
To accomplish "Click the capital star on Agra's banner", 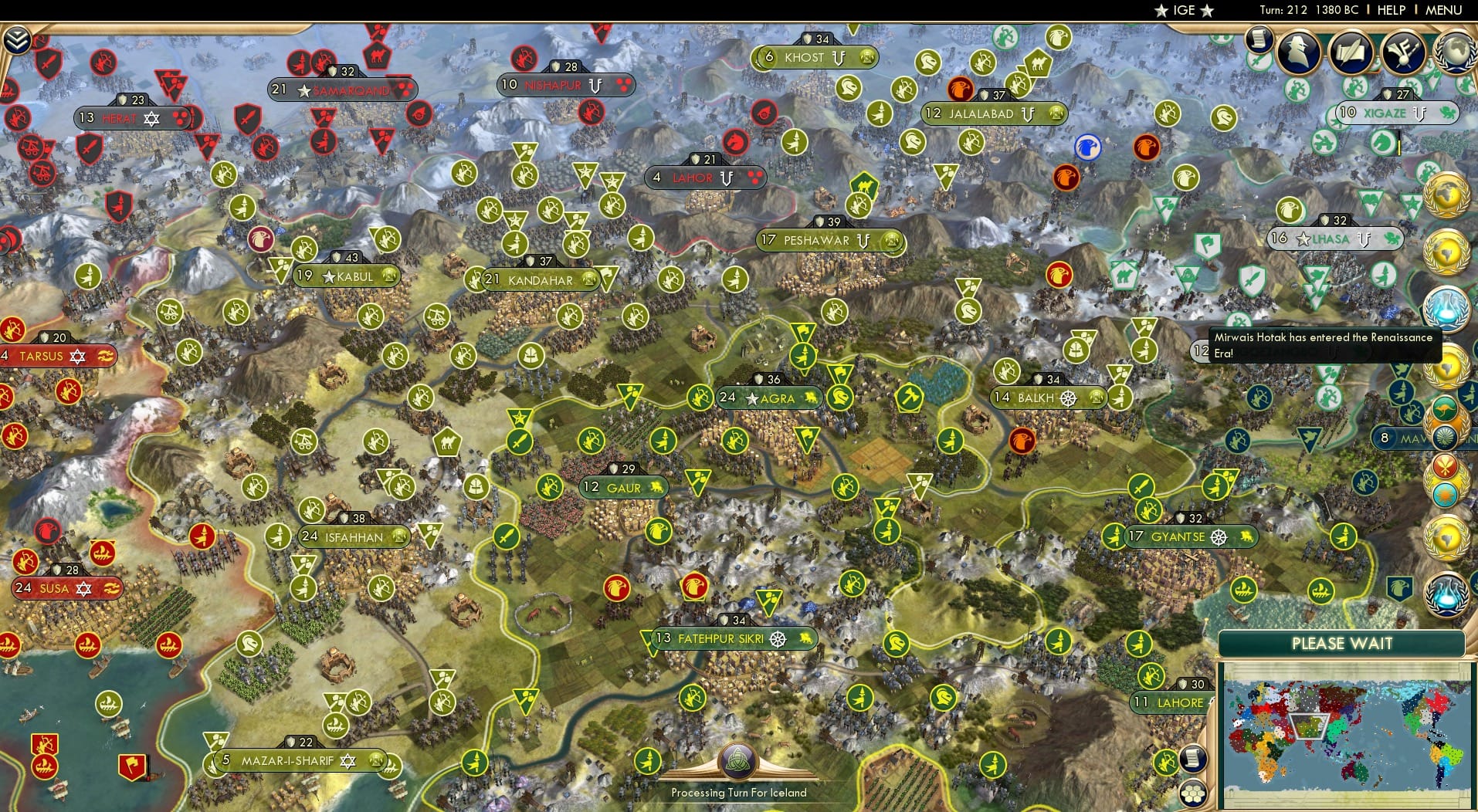I will [750, 399].
